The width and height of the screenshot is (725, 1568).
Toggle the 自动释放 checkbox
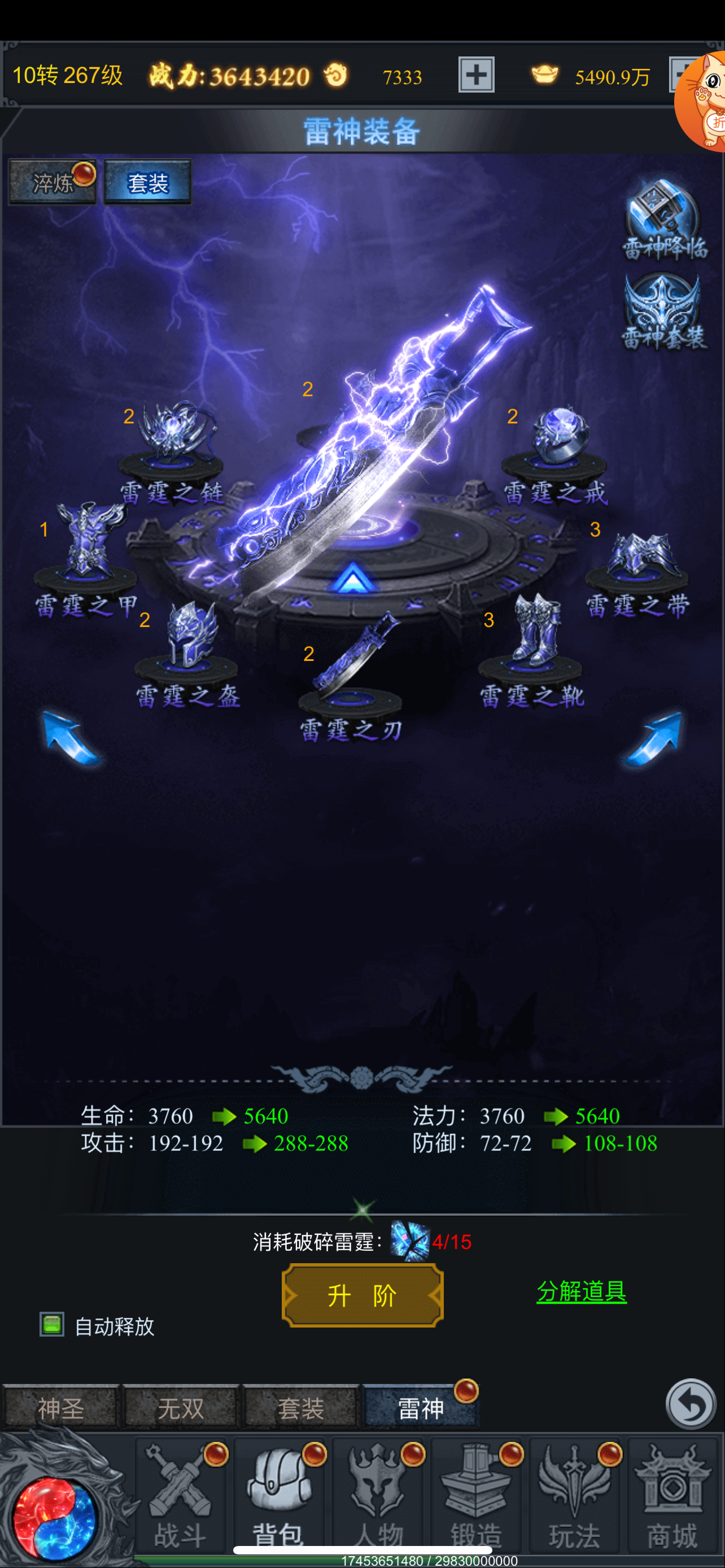pos(53,1325)
